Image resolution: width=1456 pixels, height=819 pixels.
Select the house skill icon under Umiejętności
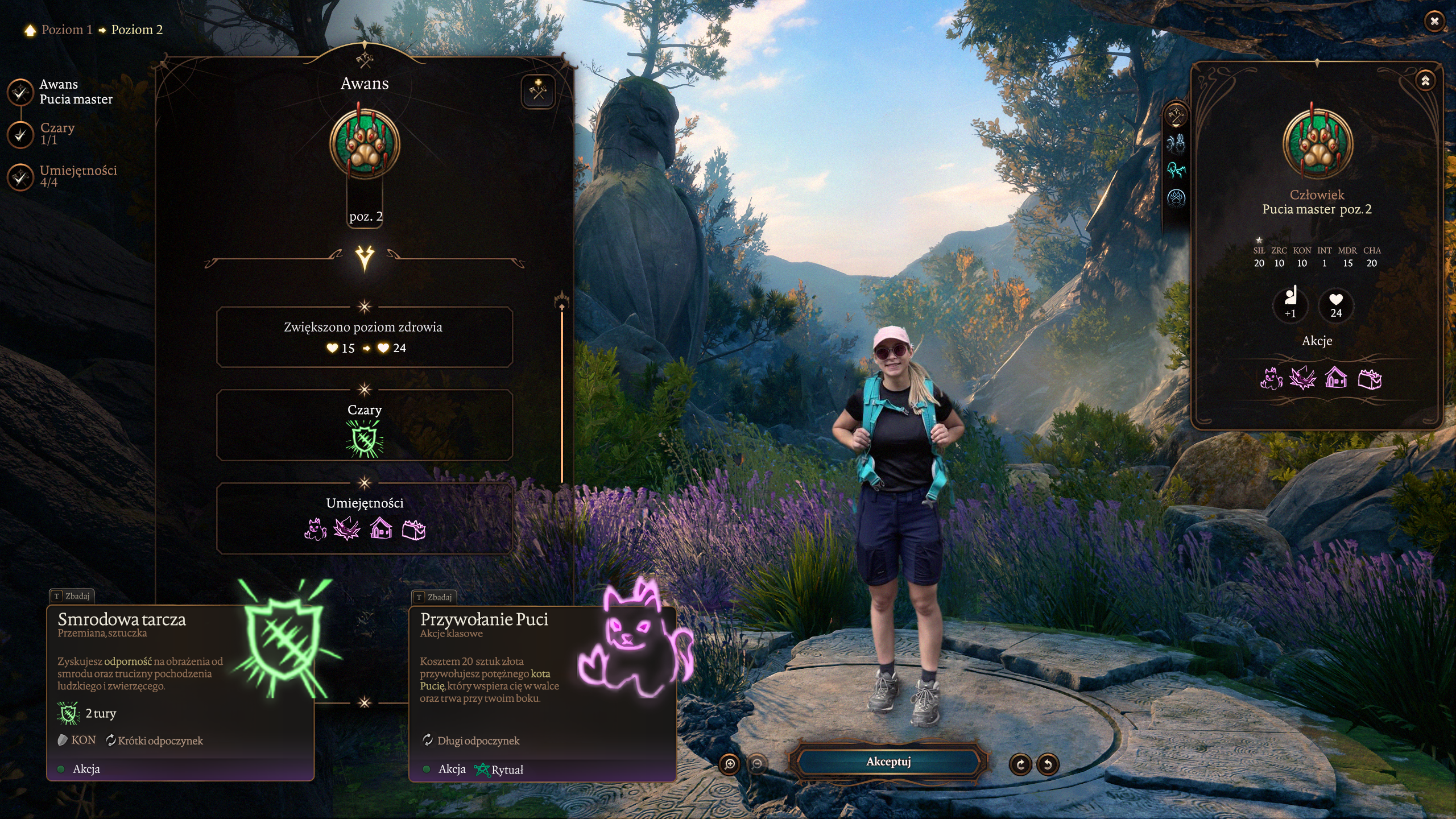click(x=381, y=530)
